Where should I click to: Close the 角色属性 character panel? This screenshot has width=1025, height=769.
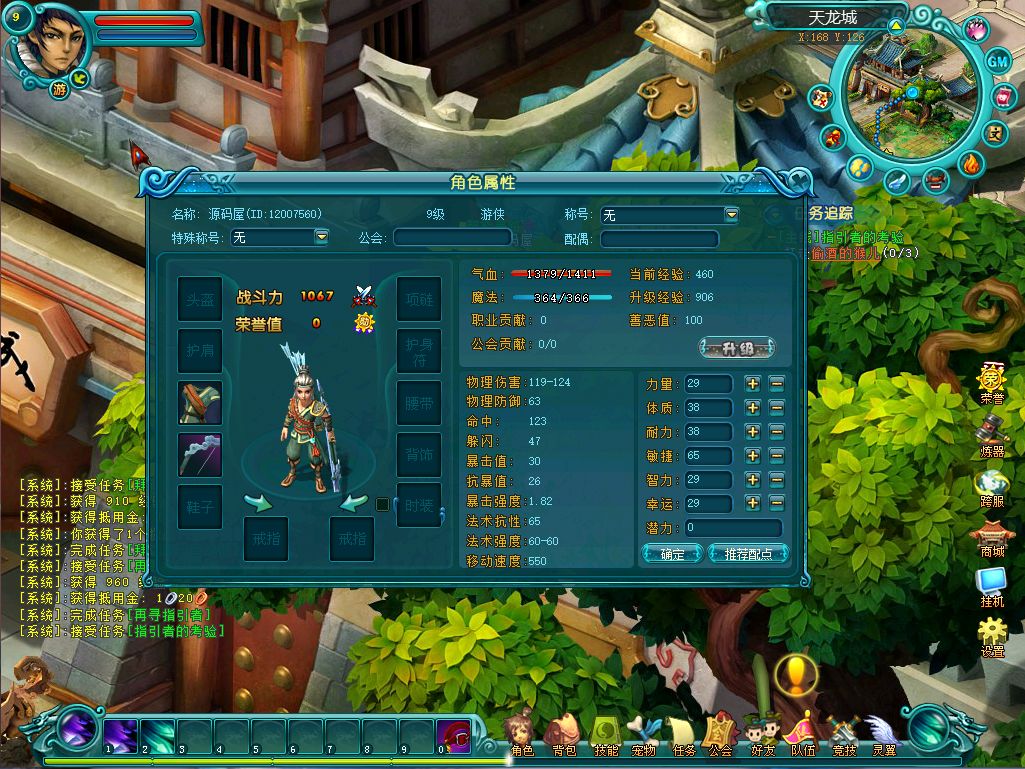point(799,181)
